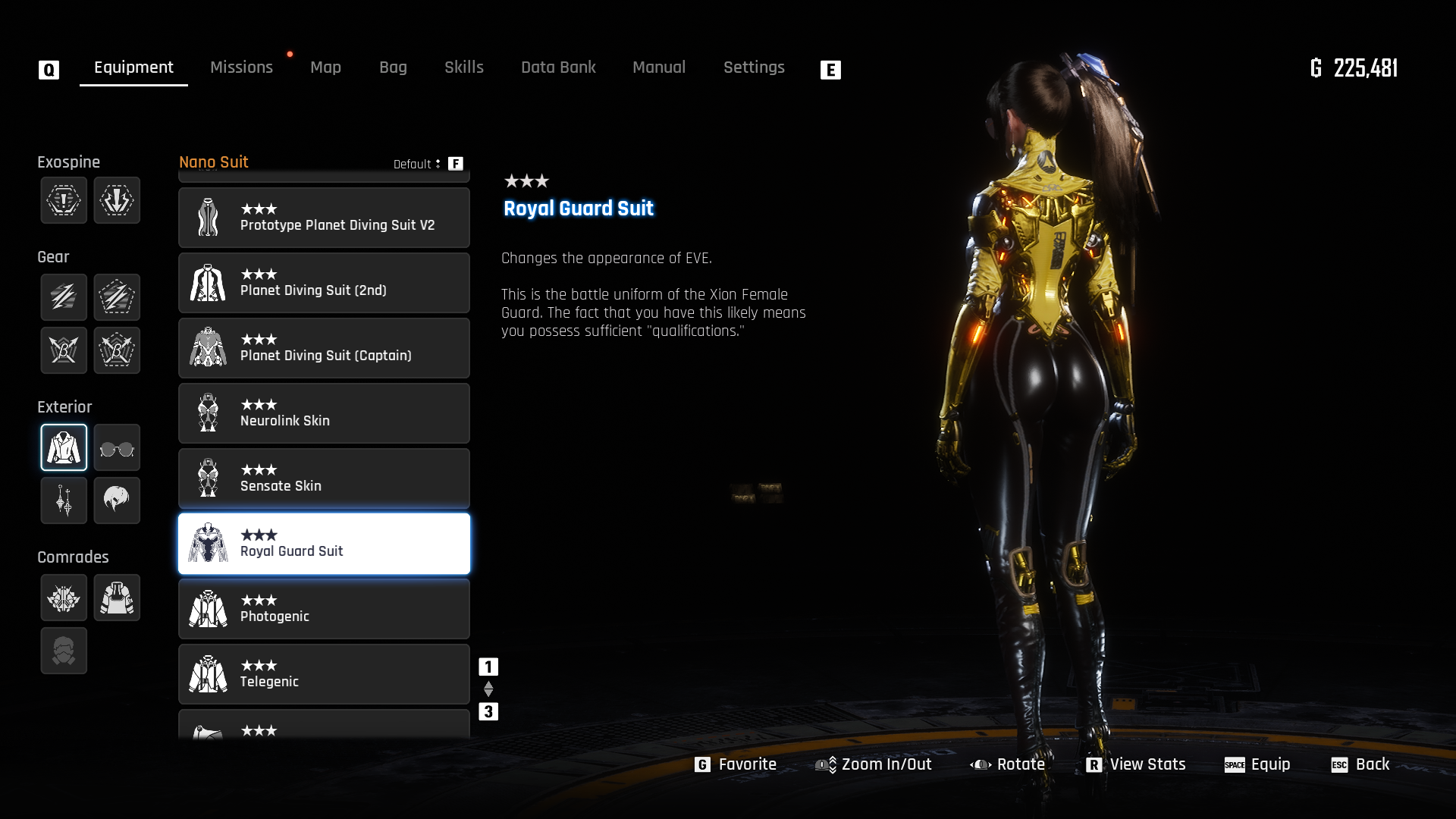This screenshot has width=1456, height=819.
Task: Select Prototype Planet Diving Suit V2
Action: pyautogui.click(x=324, y=218)
